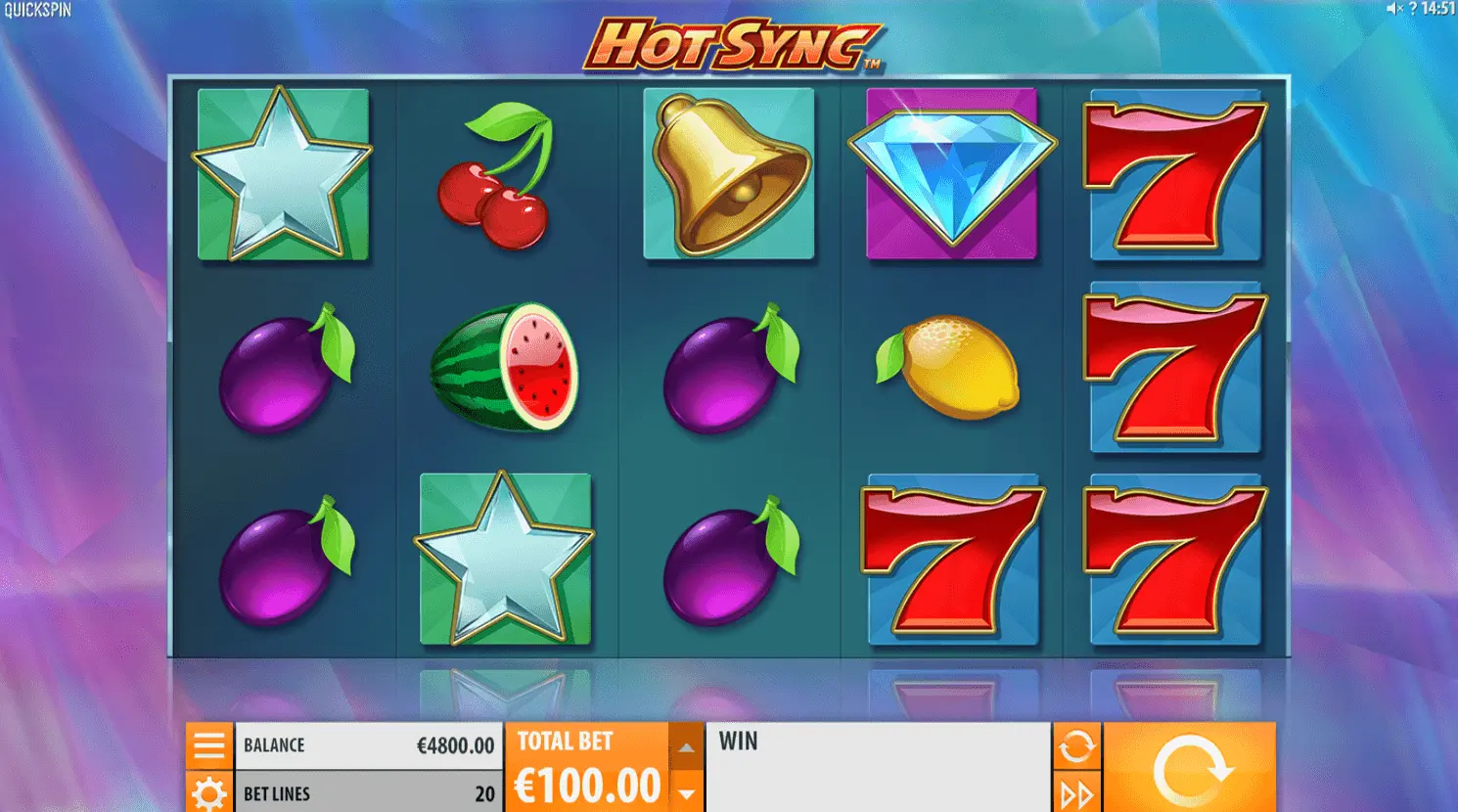Open the gear settings
The width and height of the screenshot is (1458, 812).
tap(209, 792)
